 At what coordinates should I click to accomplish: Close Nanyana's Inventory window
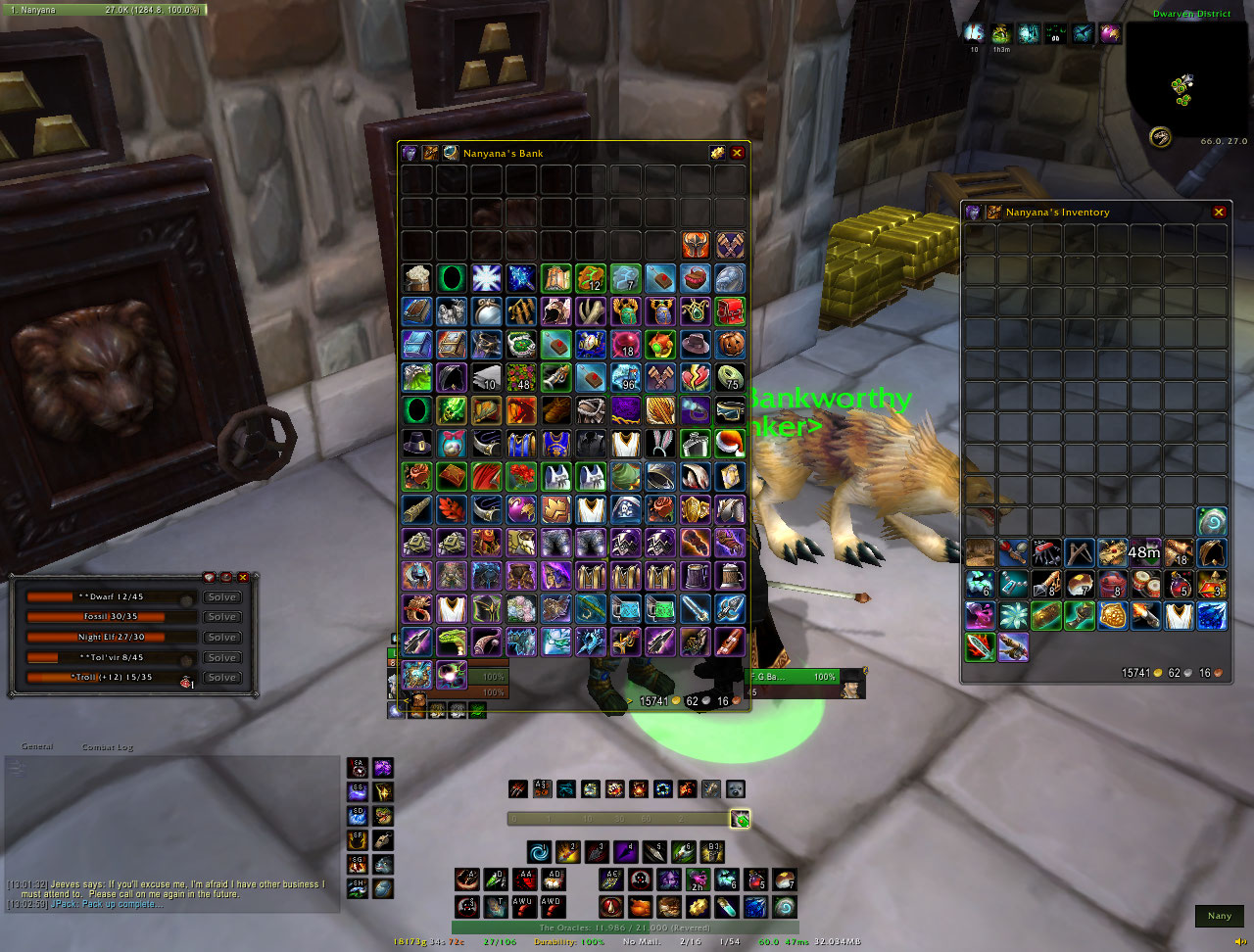click(1219, 212)
